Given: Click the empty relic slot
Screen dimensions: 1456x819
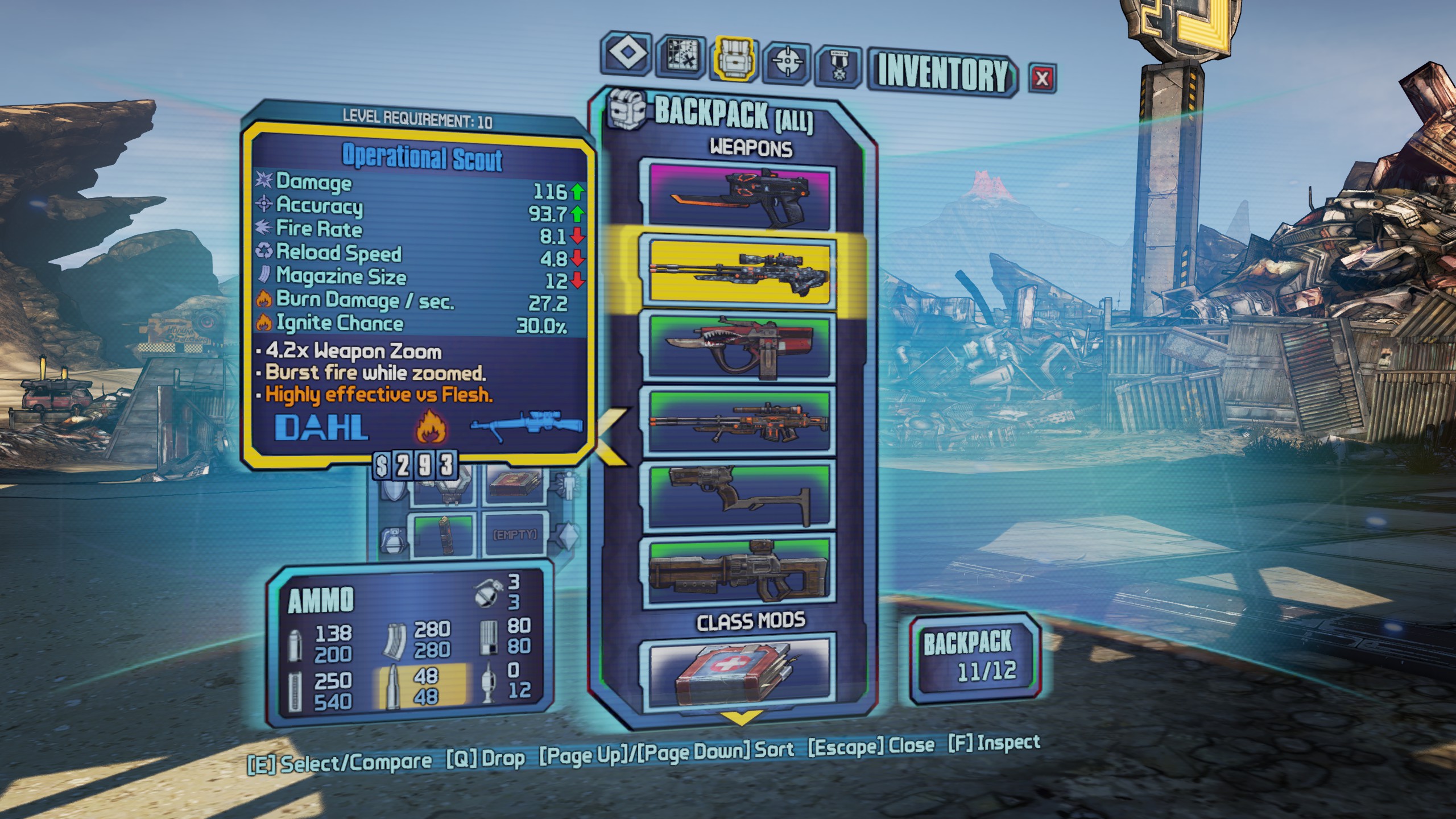Looking at the screenshot, I should click(x=515, y=535).
